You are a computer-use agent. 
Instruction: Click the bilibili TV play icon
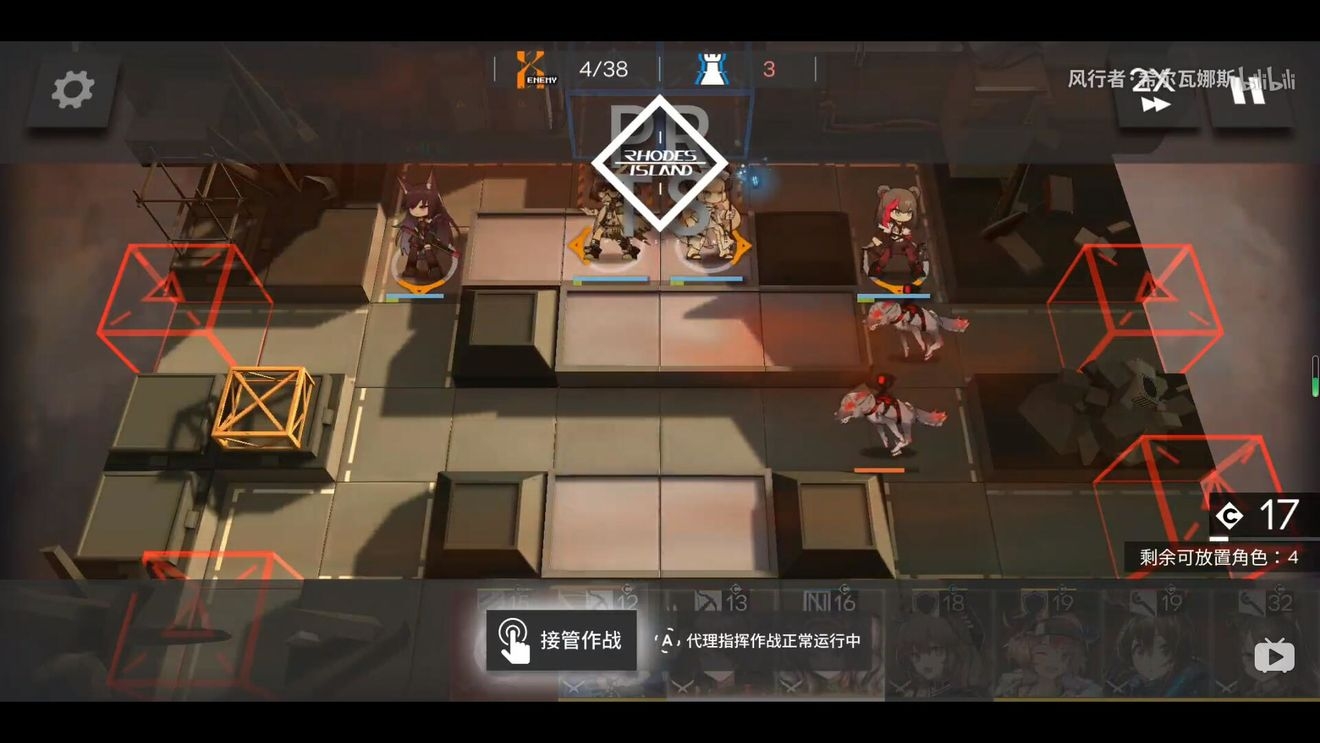click(1274, 656)
